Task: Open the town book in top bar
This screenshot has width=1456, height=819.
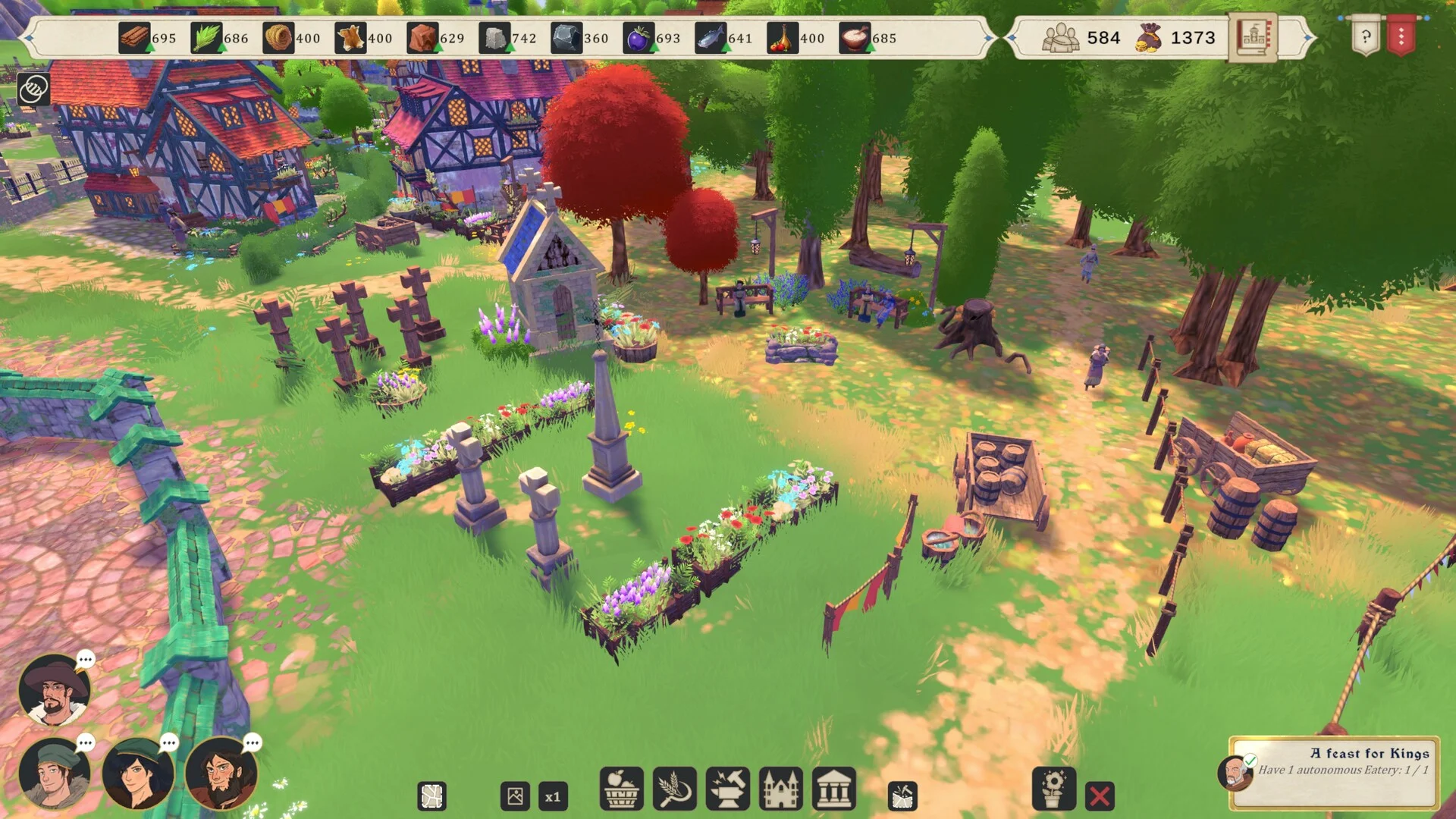Action: click(1252, 36)
